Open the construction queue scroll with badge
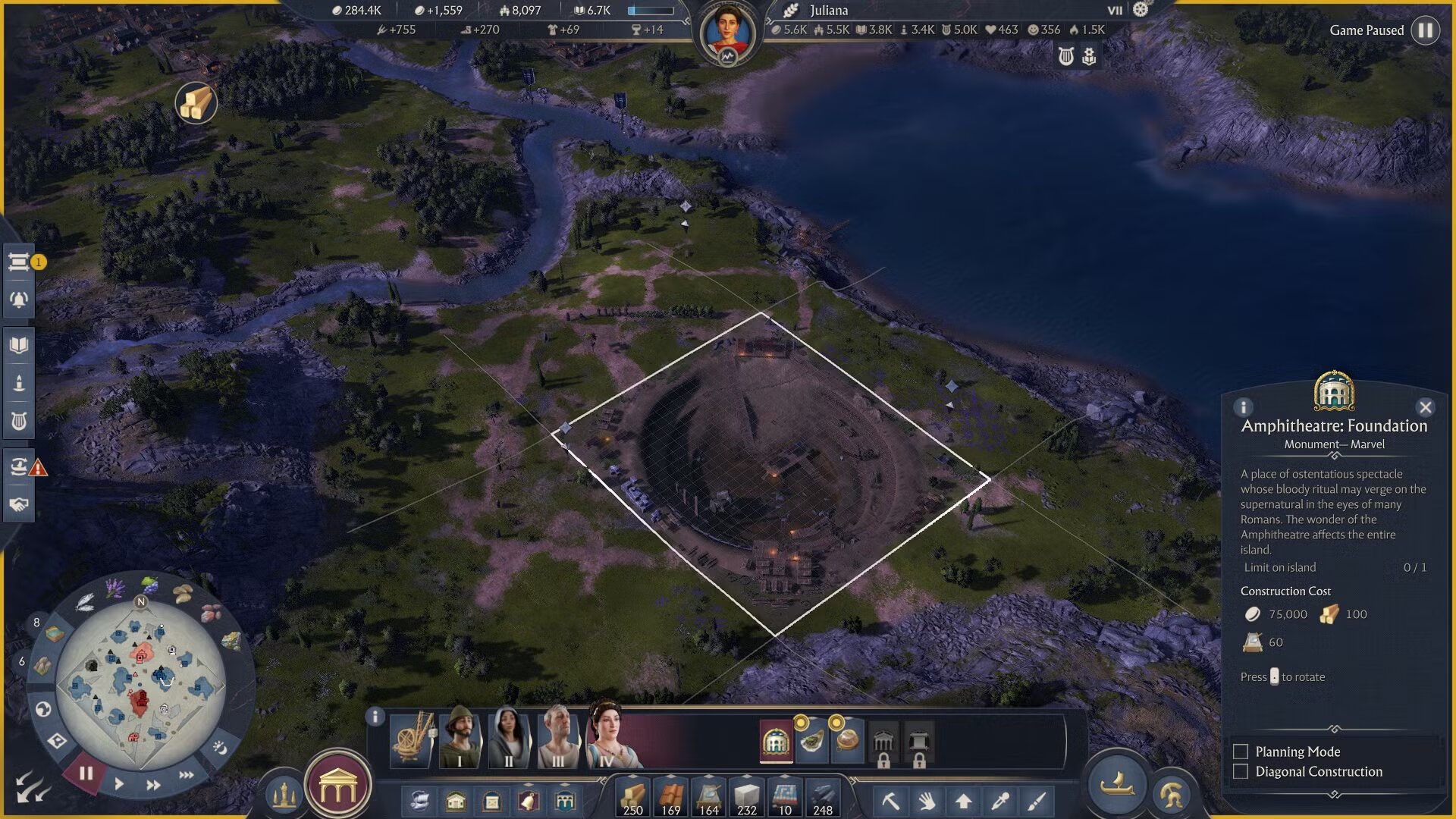 point(18,260)
